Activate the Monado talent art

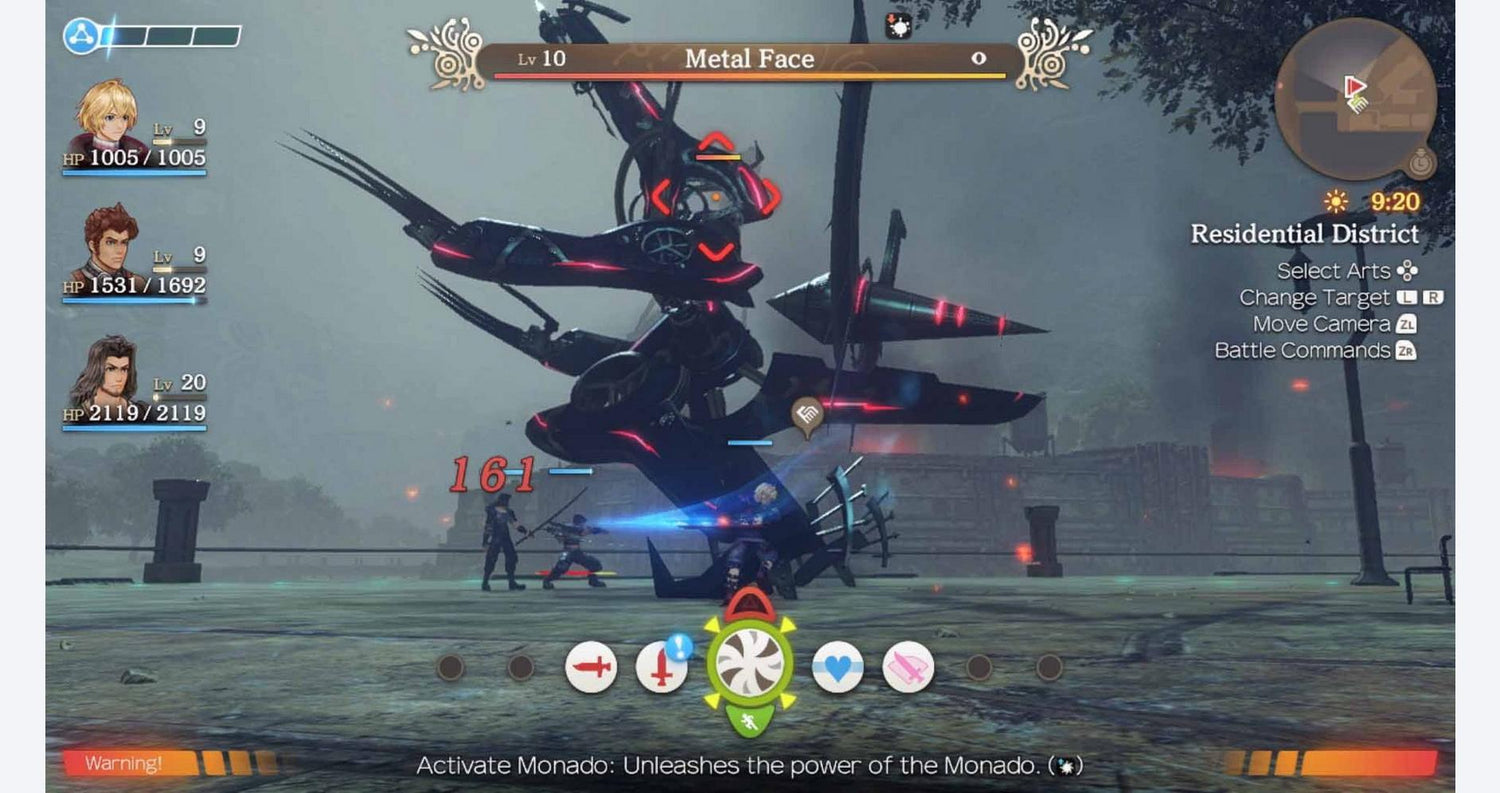coord(750,663)
